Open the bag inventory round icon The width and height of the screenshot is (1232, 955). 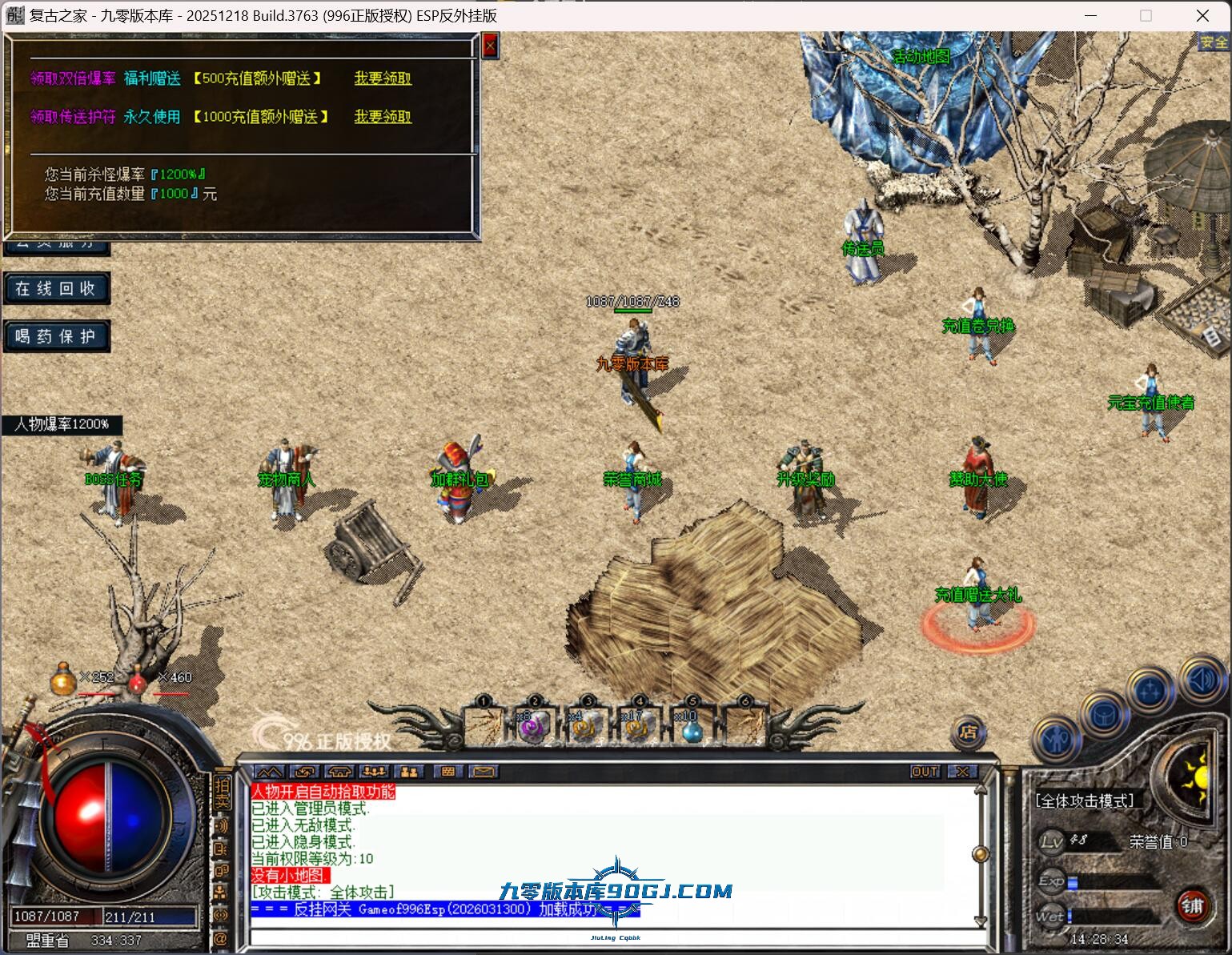click(1104, 712)
